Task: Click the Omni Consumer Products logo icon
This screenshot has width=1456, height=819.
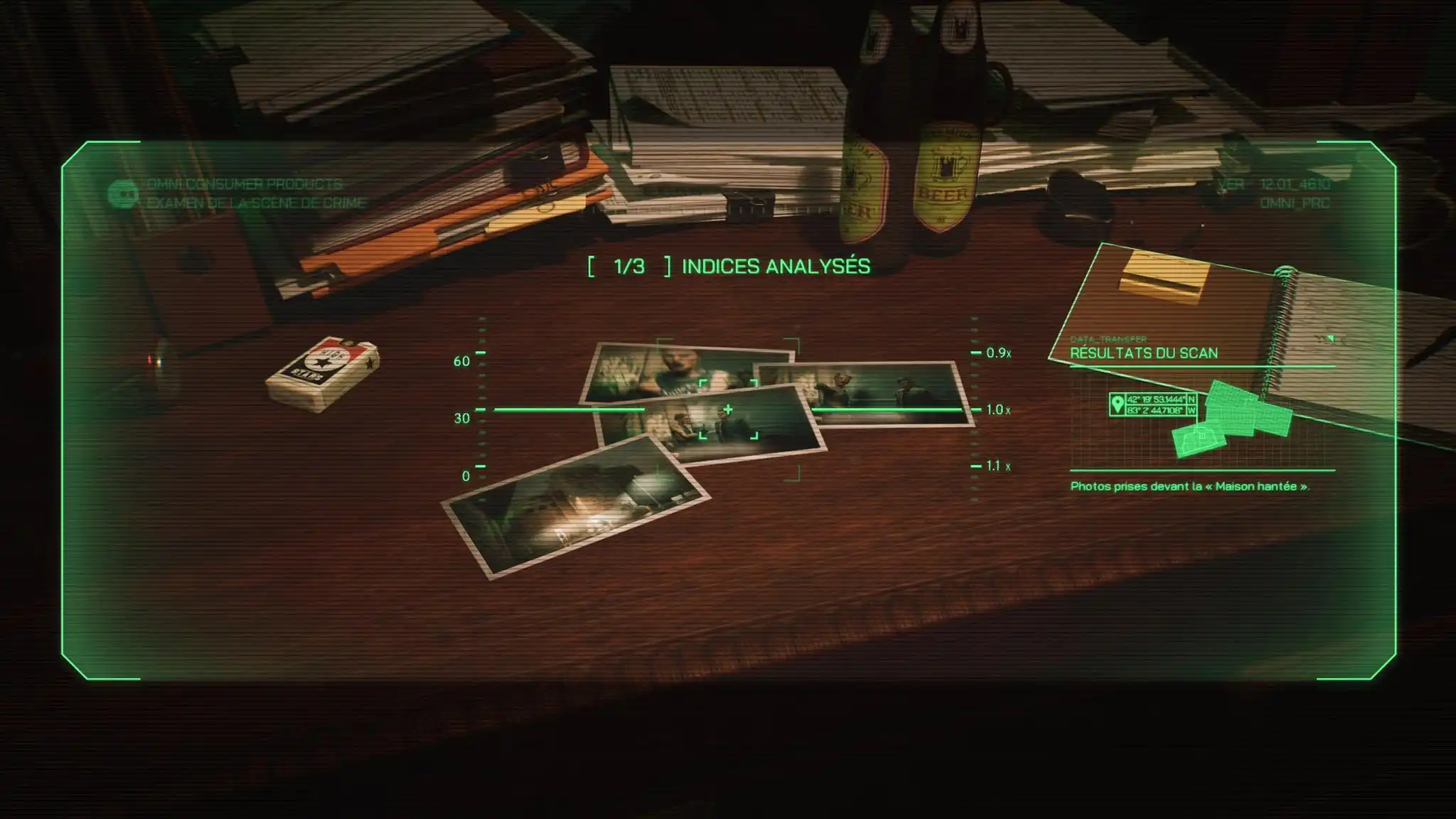Action: pyautogui.click(x=122, y=193)
